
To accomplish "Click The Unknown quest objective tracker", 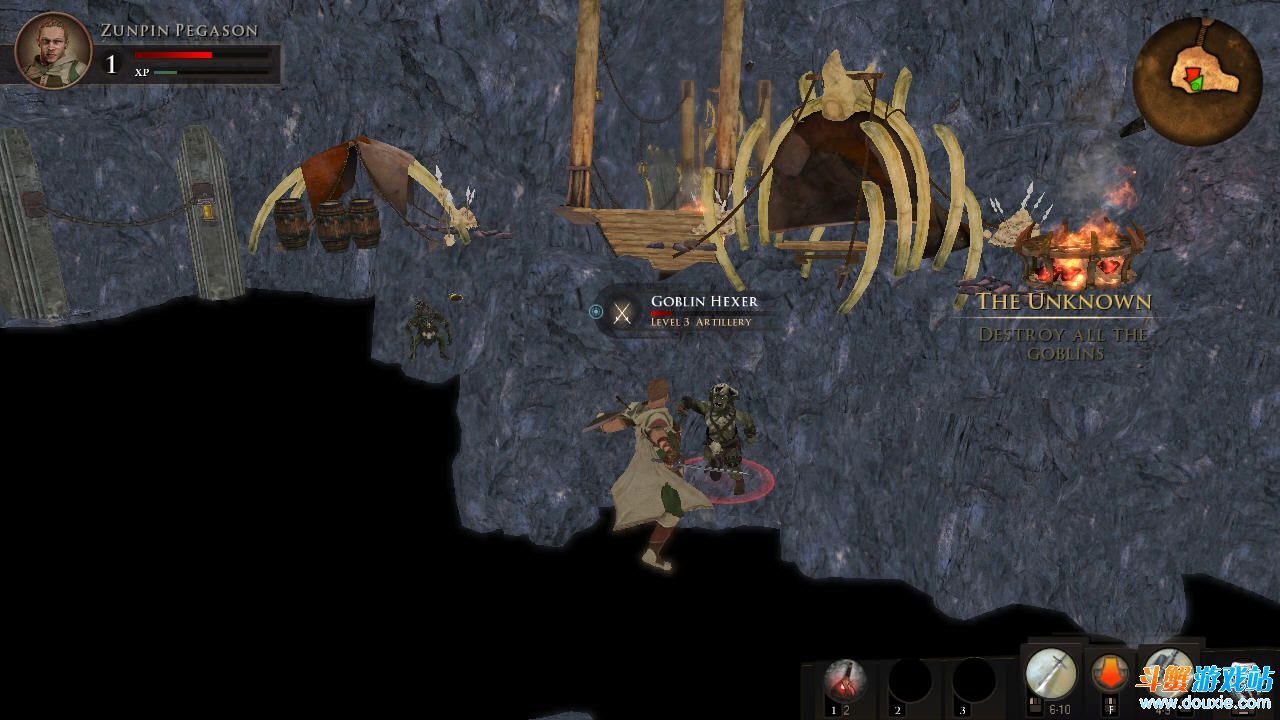I will (x=1063, y=324).
